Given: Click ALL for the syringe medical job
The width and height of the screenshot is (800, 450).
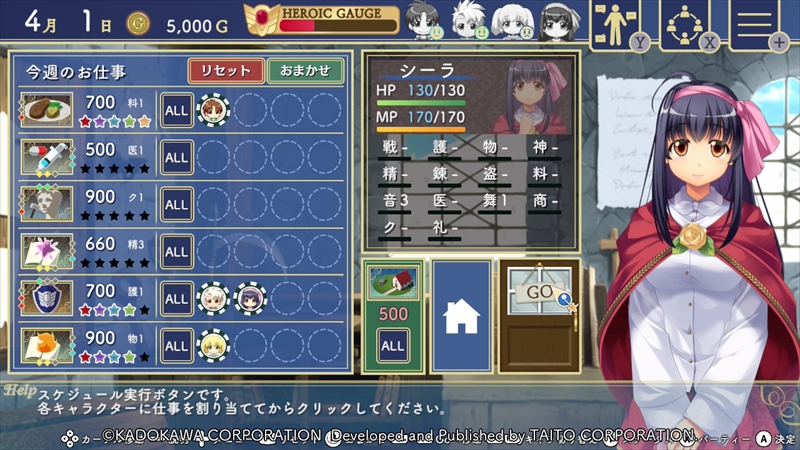Looking at the screenshot, I should click(177, 157).
